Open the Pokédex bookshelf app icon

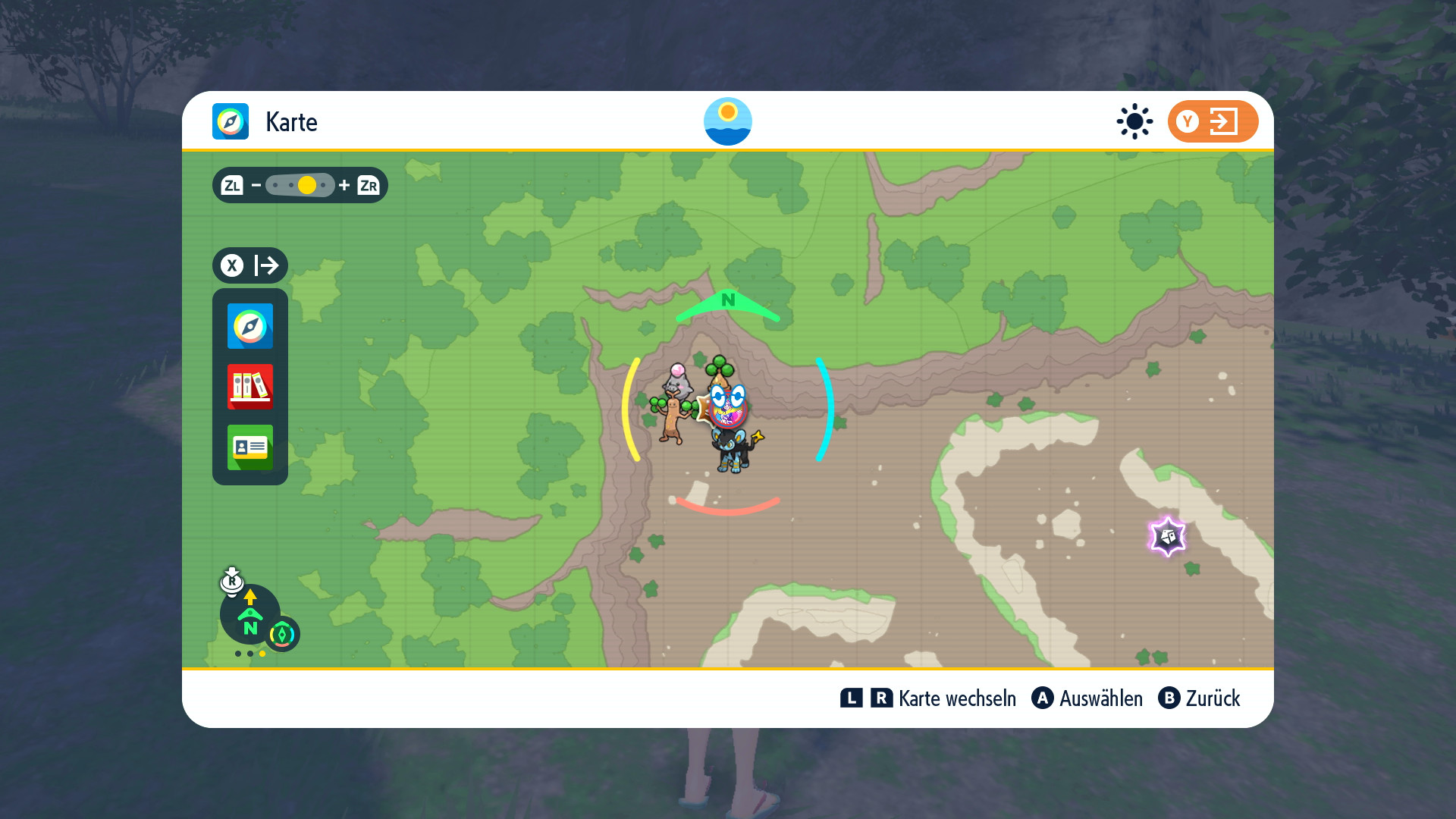(x=250, y=387)
